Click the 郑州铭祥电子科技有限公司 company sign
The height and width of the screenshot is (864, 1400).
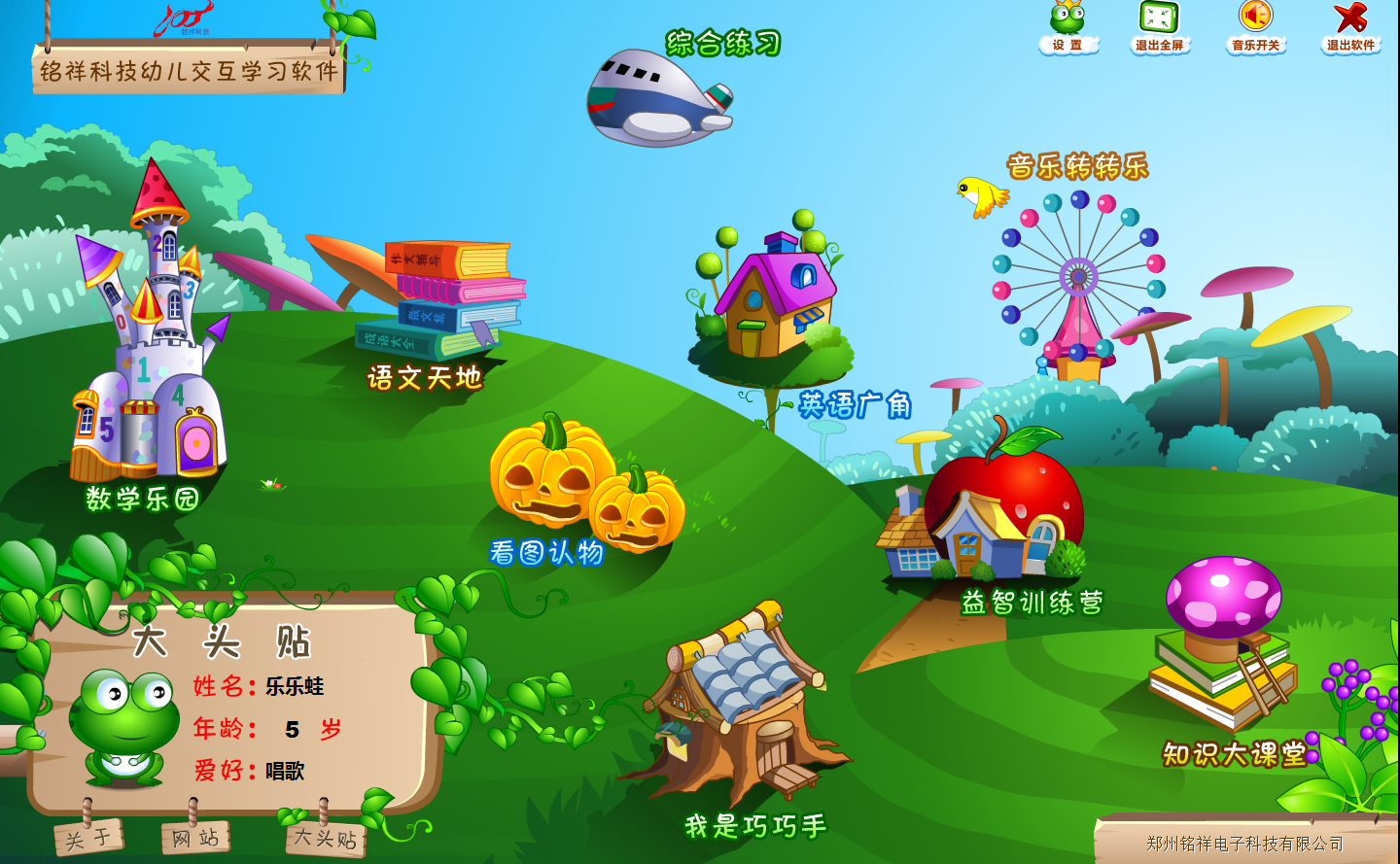tap(1243, 843)
